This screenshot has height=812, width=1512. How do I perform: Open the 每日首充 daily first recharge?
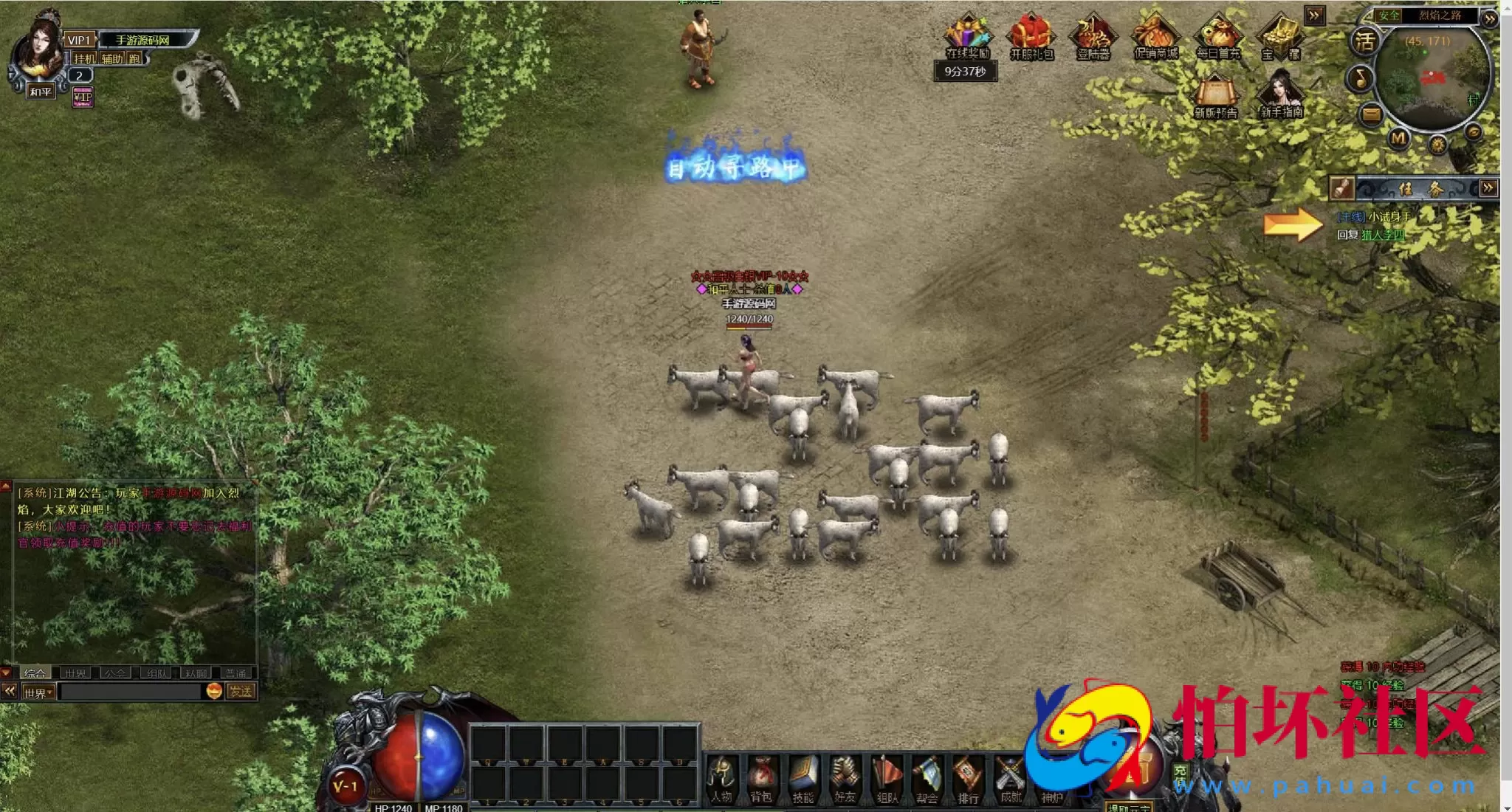pyautogui.click(x=1218, y=35)
